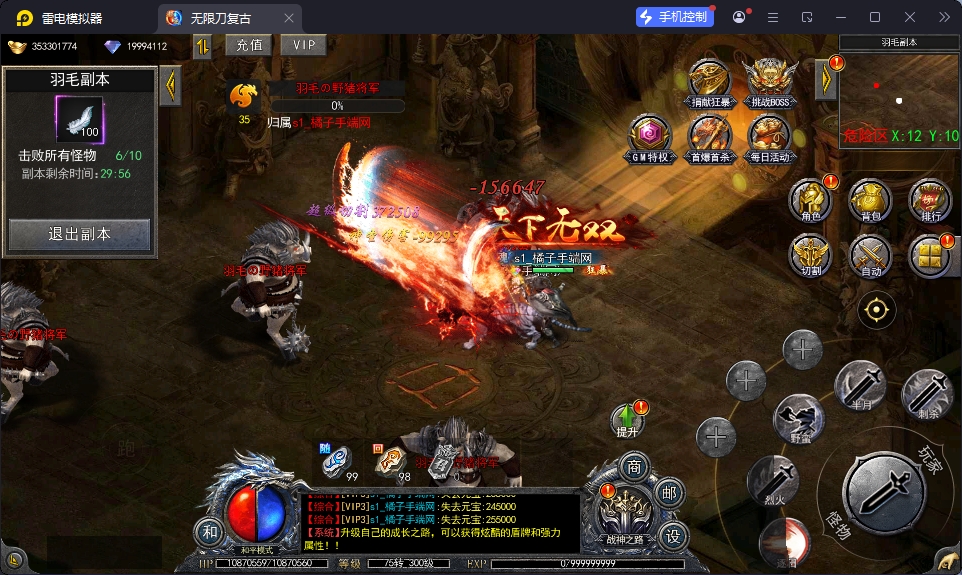This screenshot has height=575, width=962.
Task: Open the 角色 character sheet
Action: coord(811,198)
